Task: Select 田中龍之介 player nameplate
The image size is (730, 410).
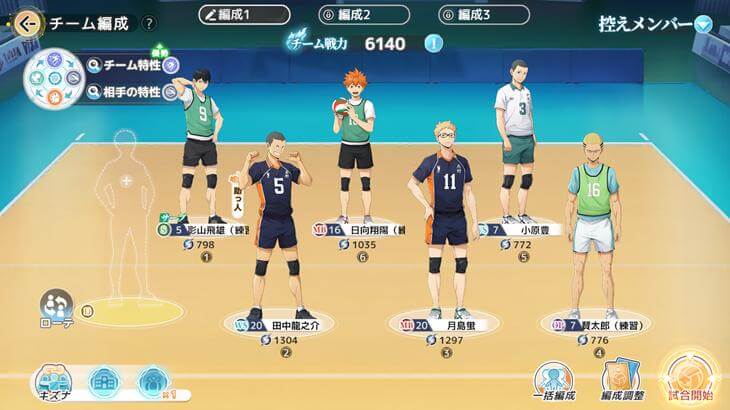Action: pos(285,325)
